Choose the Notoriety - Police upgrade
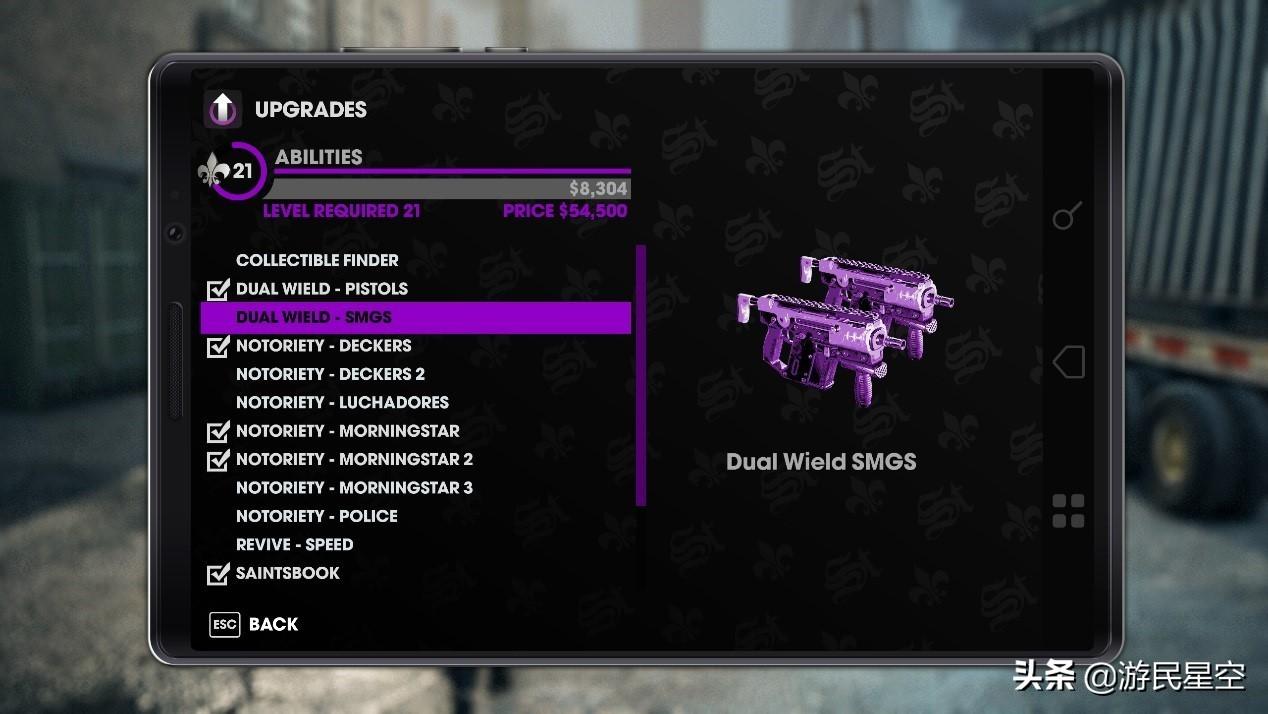This screenshot has height=714, width=1268. pyautogui.click(x=316, y=516)
